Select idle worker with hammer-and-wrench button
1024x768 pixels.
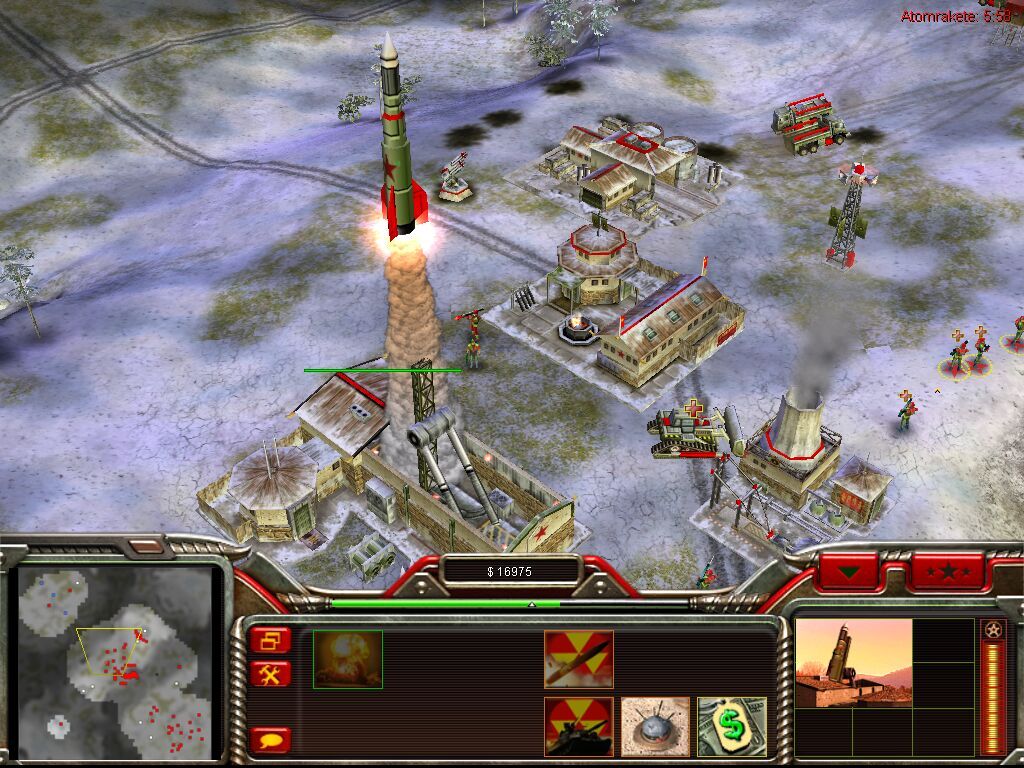(x=271, y=673)
